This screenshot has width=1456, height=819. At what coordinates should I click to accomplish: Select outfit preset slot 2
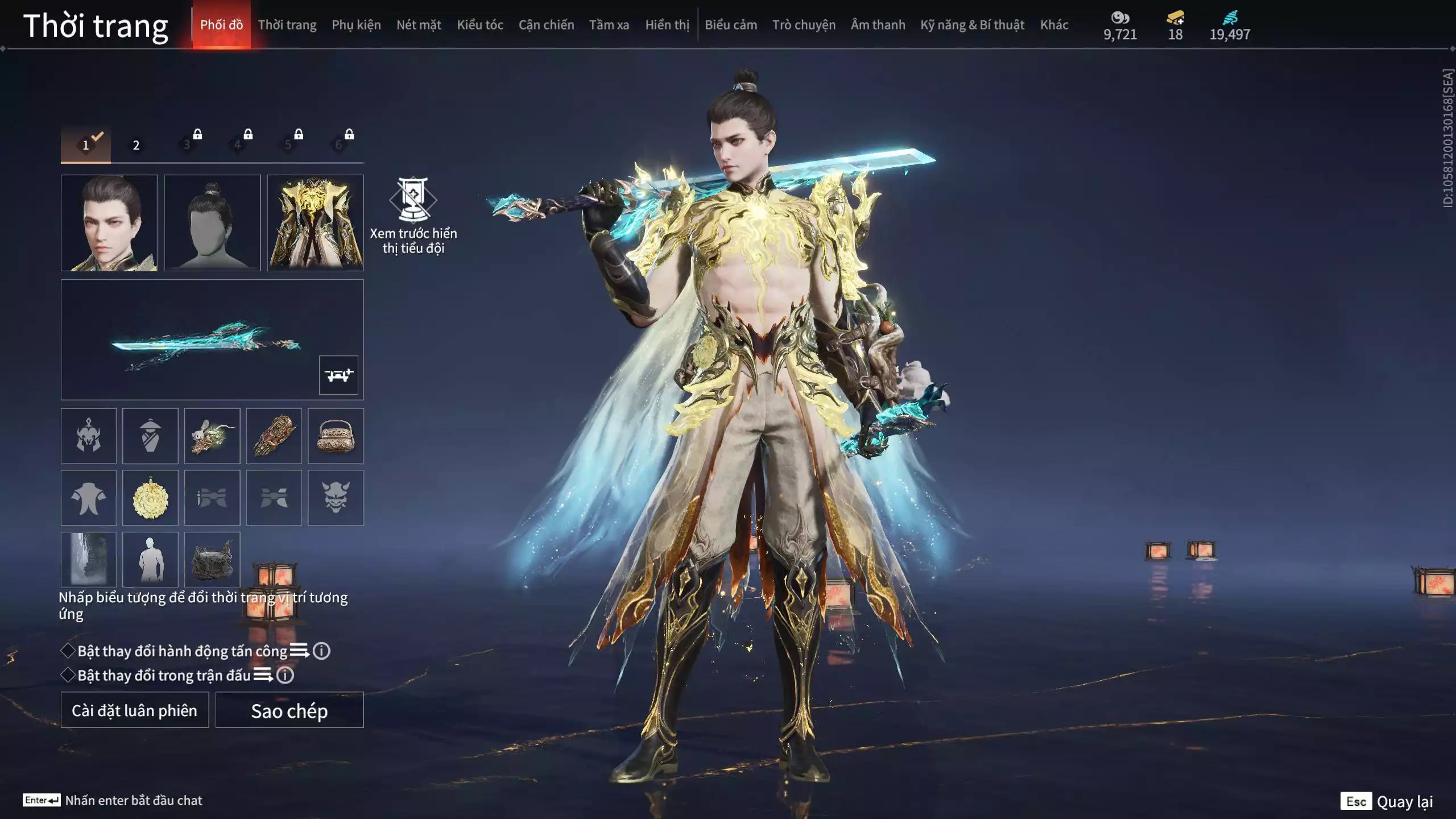pyautogui.click(x=136, y=145)
